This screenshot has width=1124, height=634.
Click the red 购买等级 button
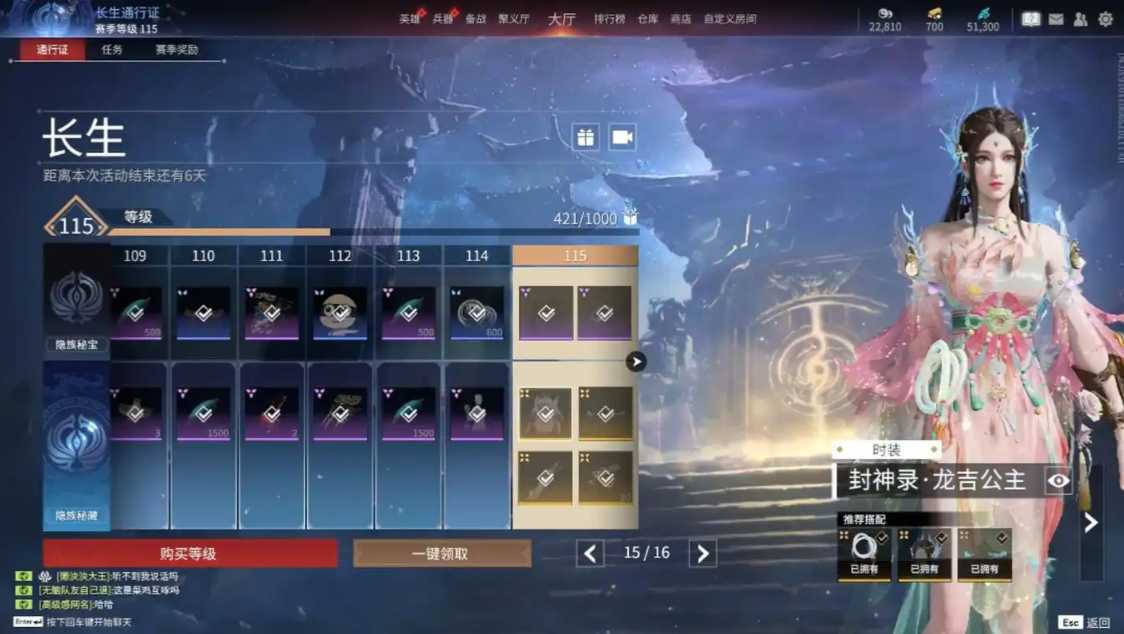point(190,553)
